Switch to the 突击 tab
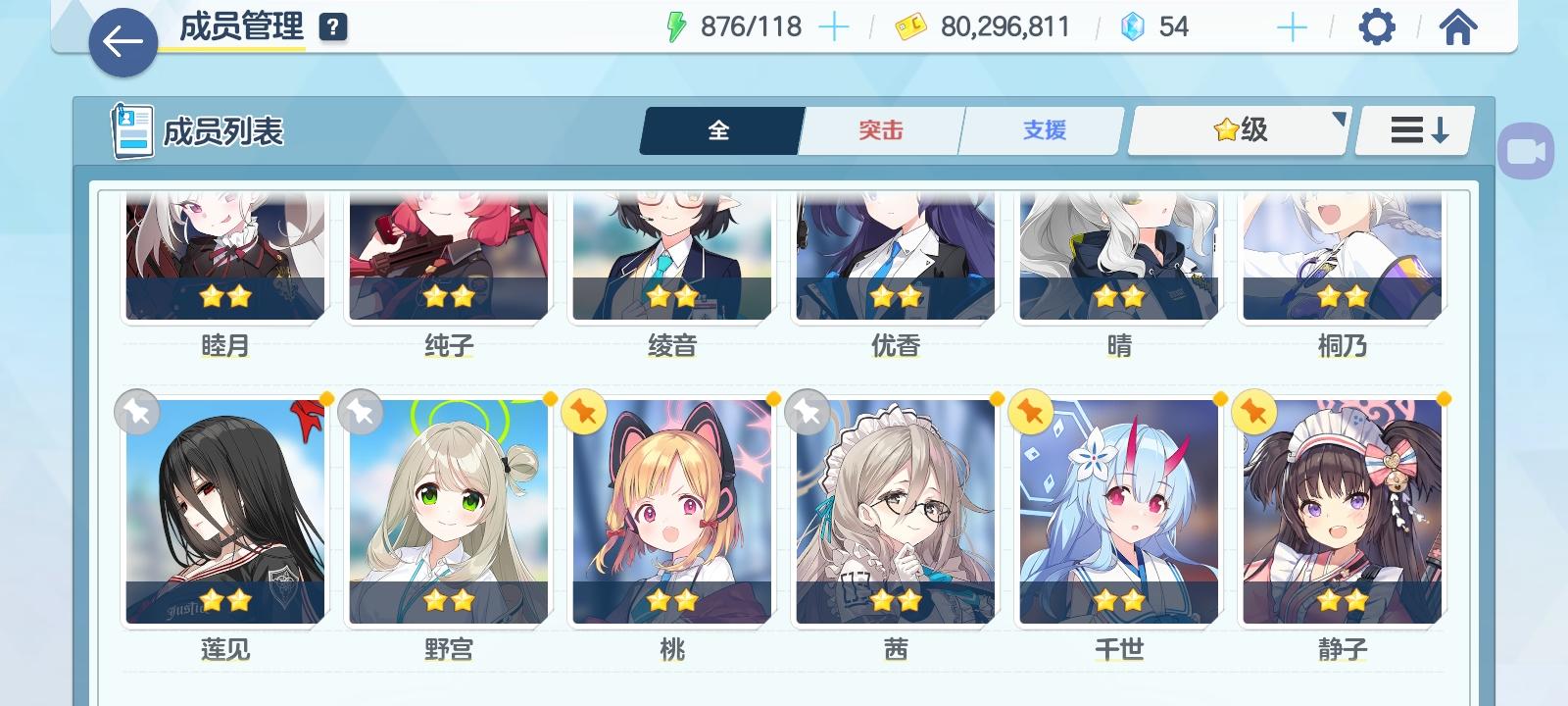Screen dimensions: 1568x706 tap(879, 129)
